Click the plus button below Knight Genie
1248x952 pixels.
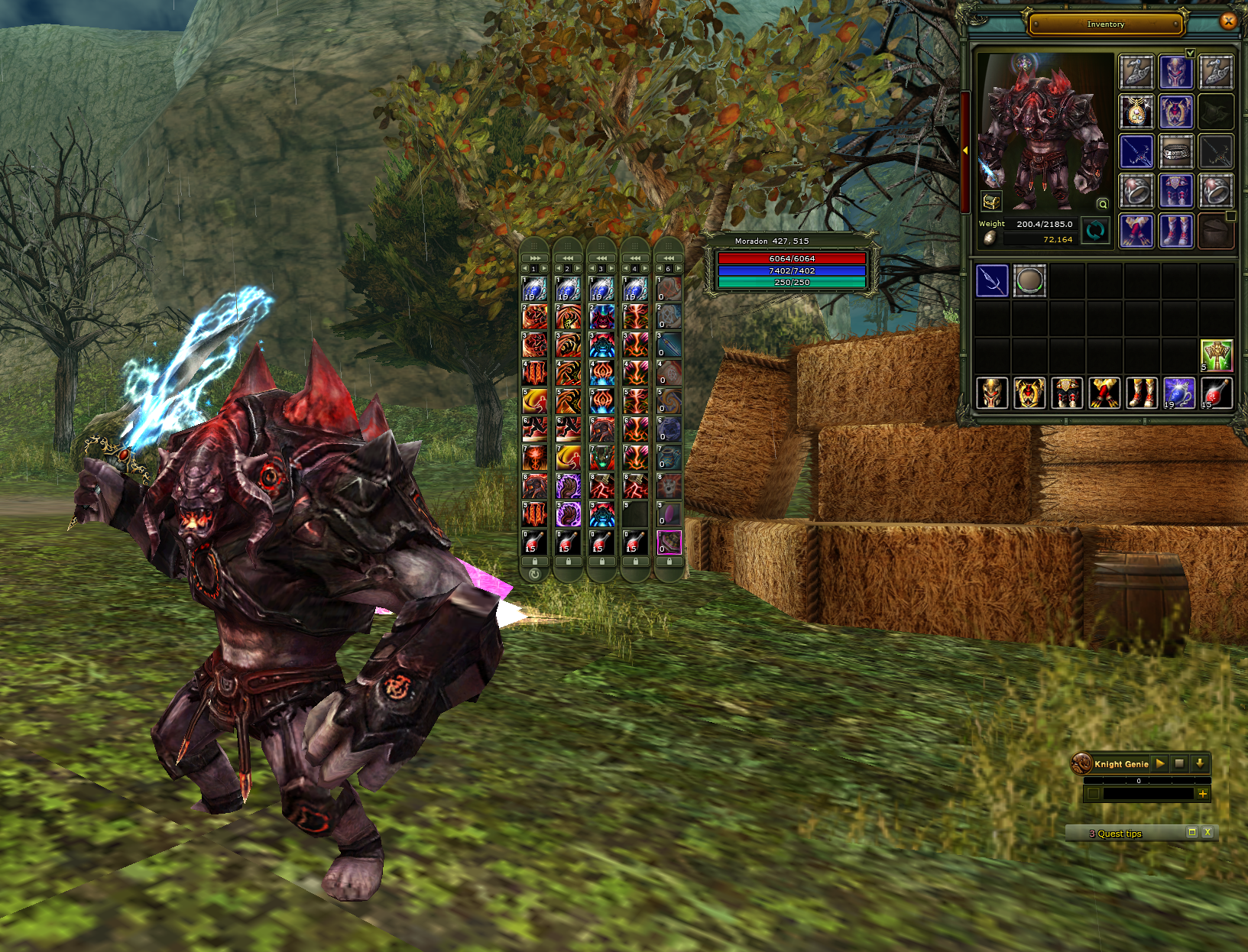pos(1203,794)
